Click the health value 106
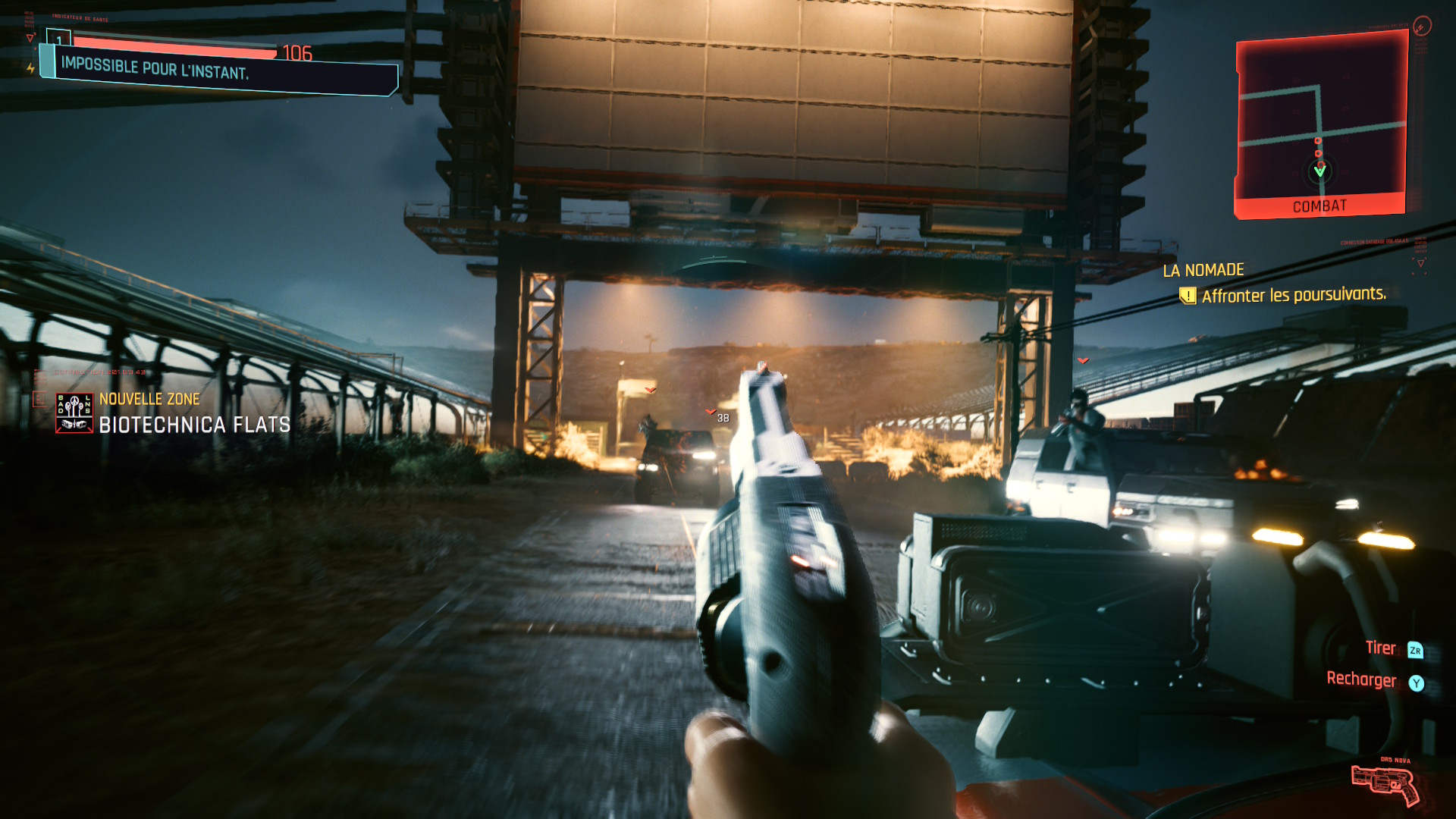Viewport: 1456px width, 819px height. (x=297, y=52)
